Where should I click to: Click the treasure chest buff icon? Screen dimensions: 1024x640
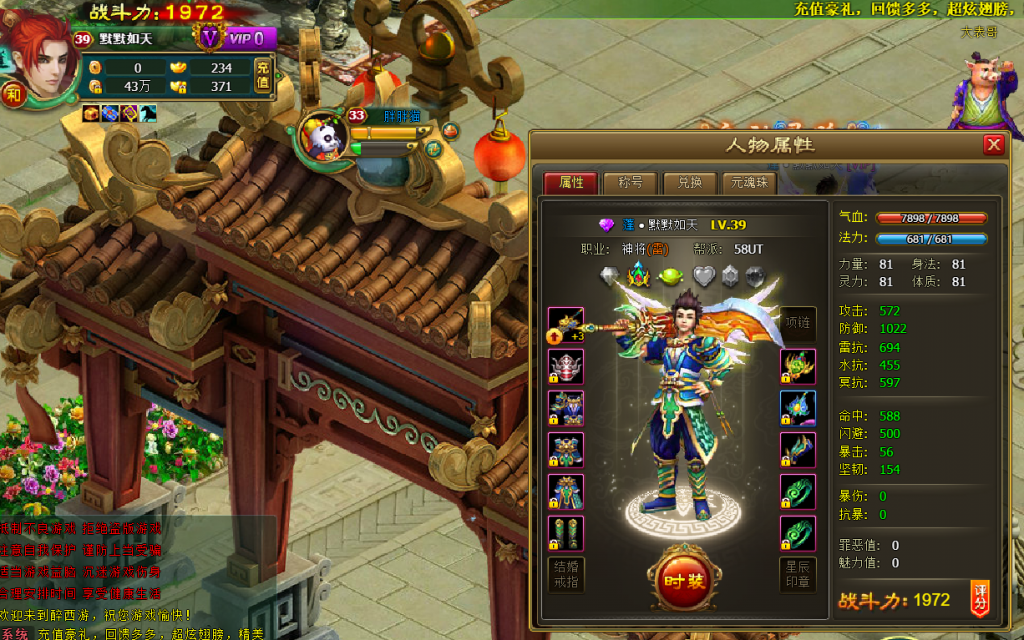tap(91, 114)
